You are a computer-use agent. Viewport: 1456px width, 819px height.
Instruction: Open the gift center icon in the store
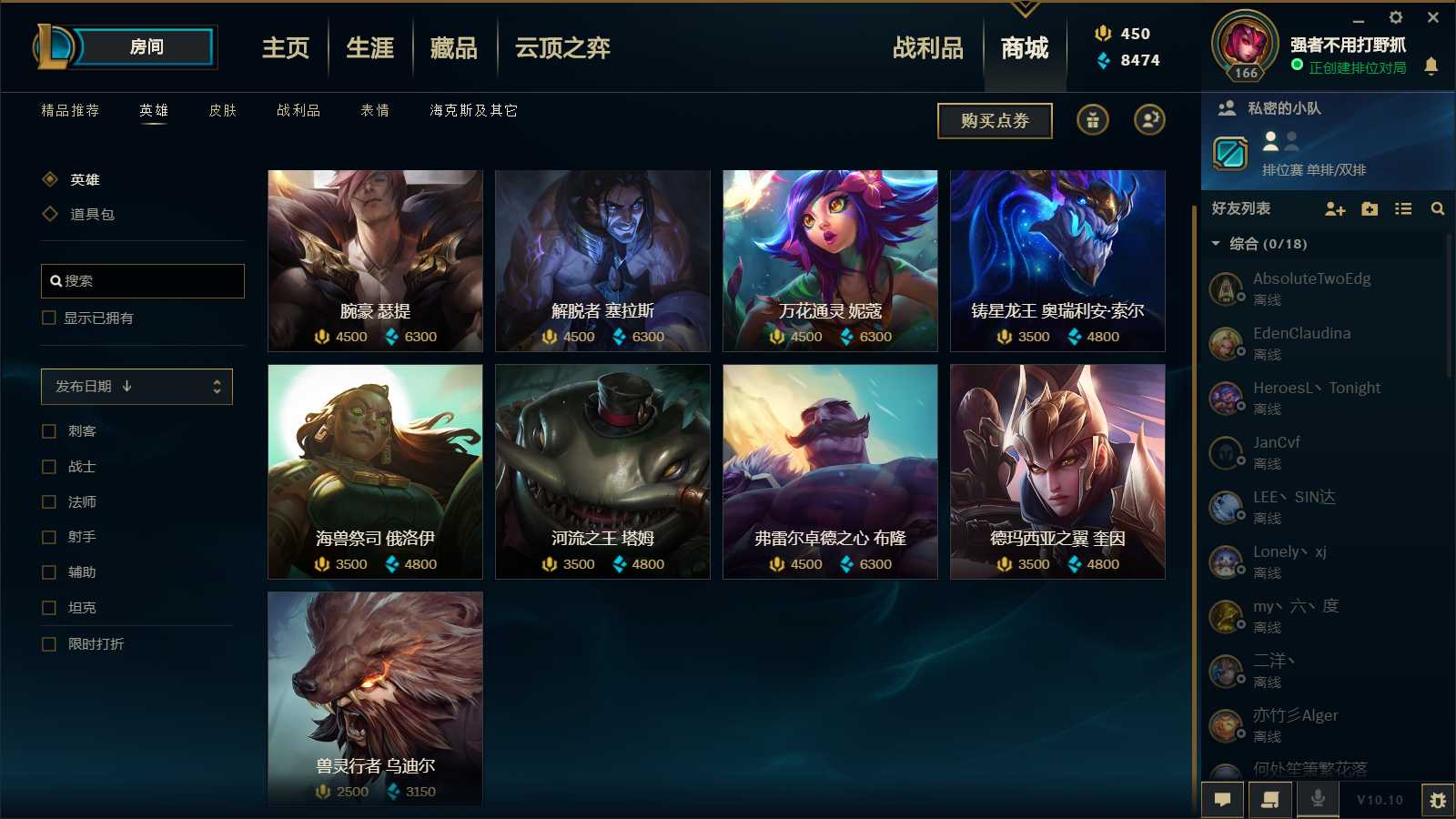point(1092,120)
